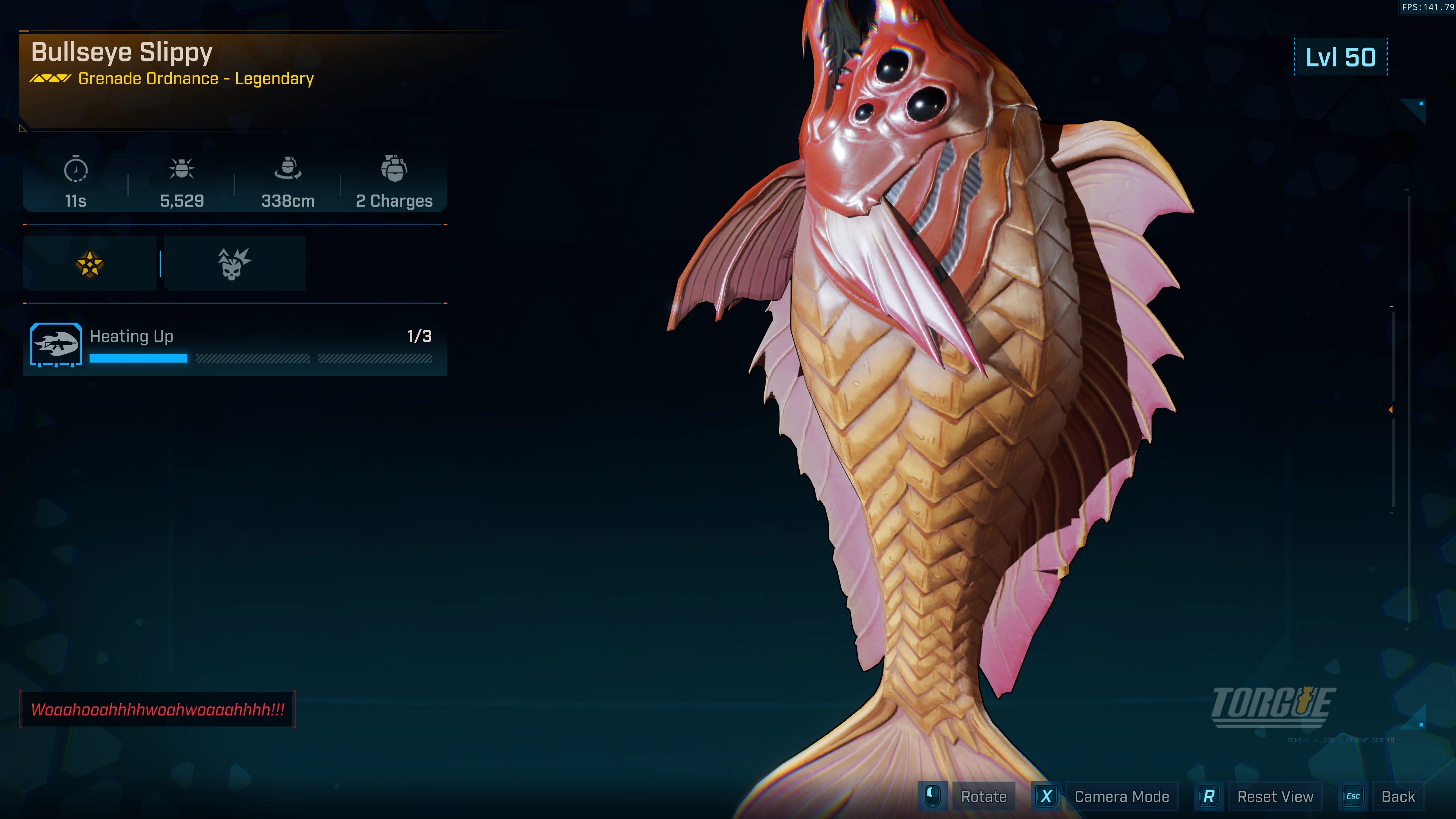This screenshot has height=819, width=1456.
Task: Toggle Camera Mode
Action: tap(1121, 796)
